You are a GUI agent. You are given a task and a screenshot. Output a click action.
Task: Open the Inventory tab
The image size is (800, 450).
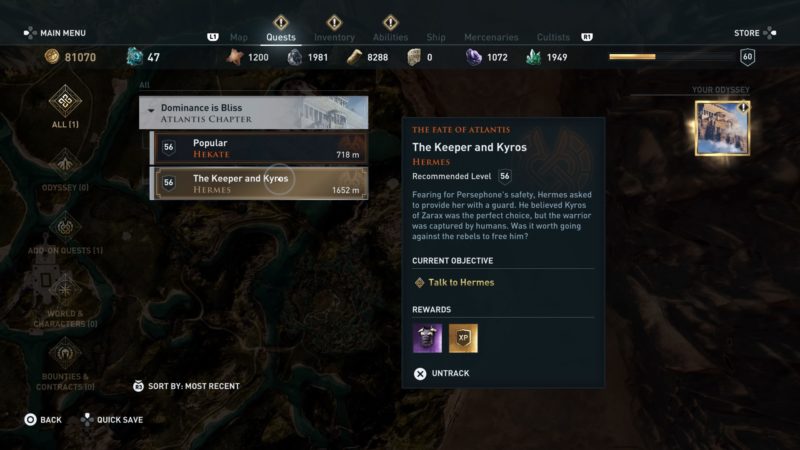[x=334, y=38]
